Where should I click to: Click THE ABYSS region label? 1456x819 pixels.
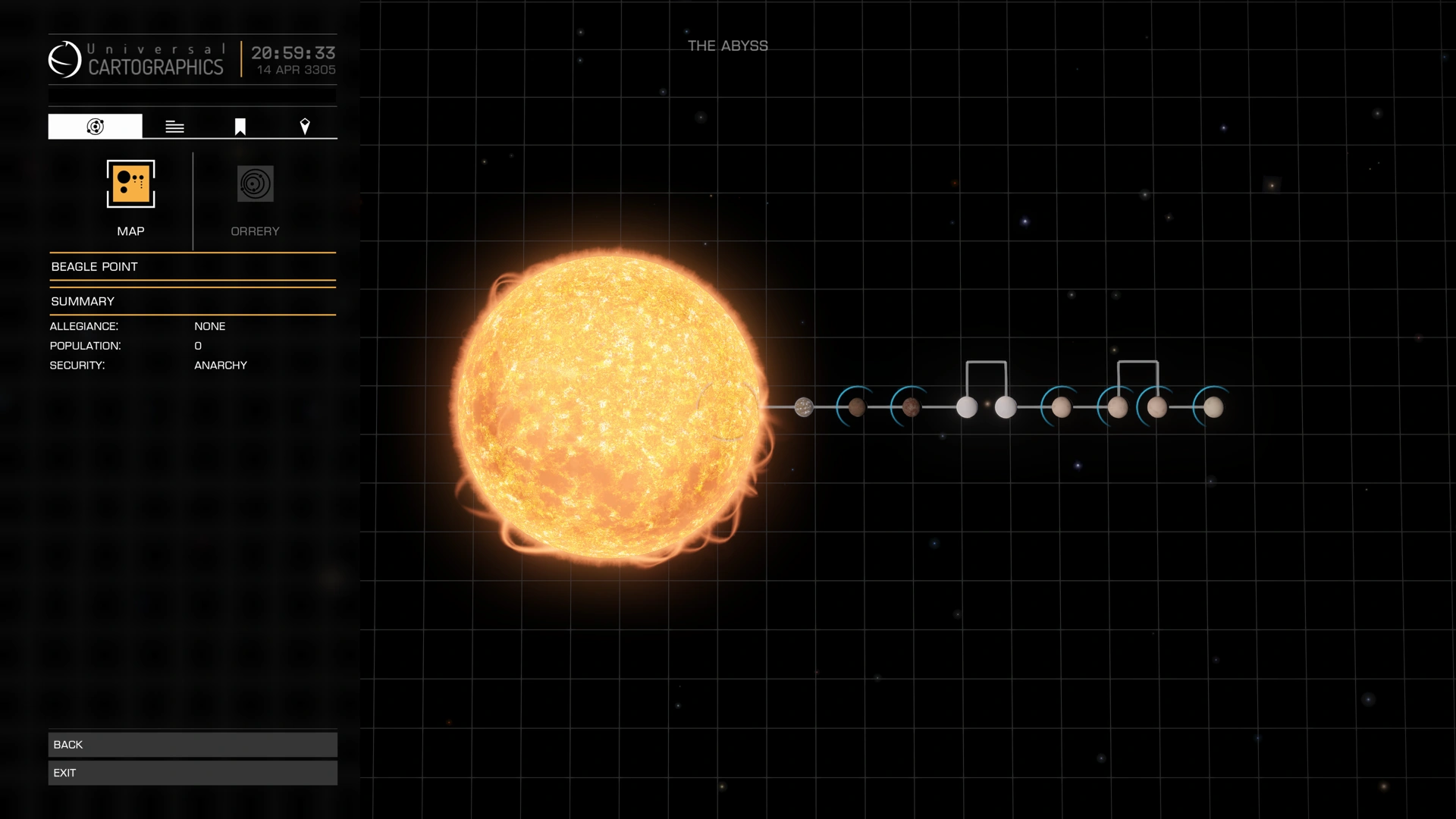726,45
